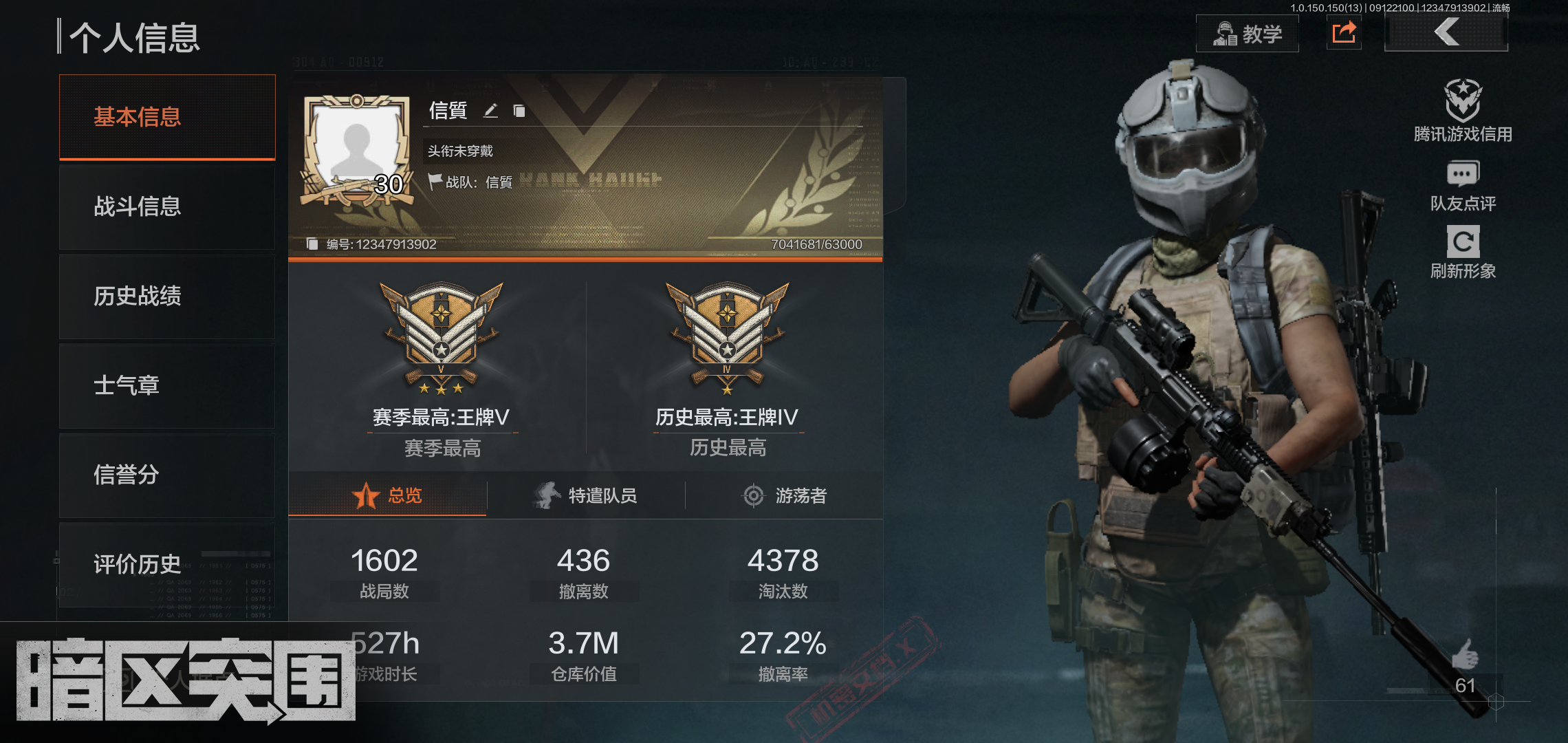Give a like with the thumbs-up icon
The image size is (1568, 743).
pos(1465,654)
